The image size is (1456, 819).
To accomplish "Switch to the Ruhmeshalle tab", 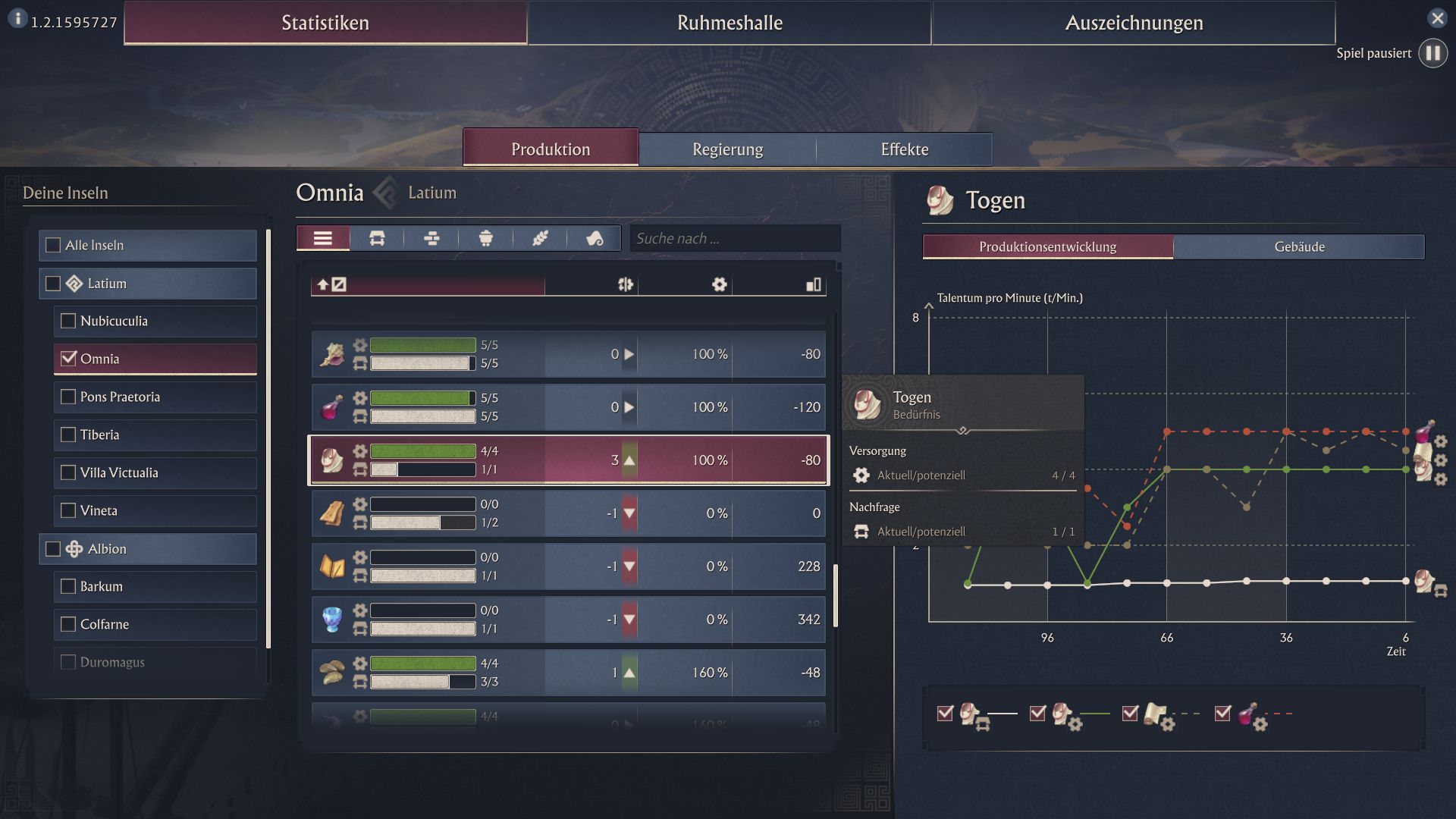I will (729, 23).
